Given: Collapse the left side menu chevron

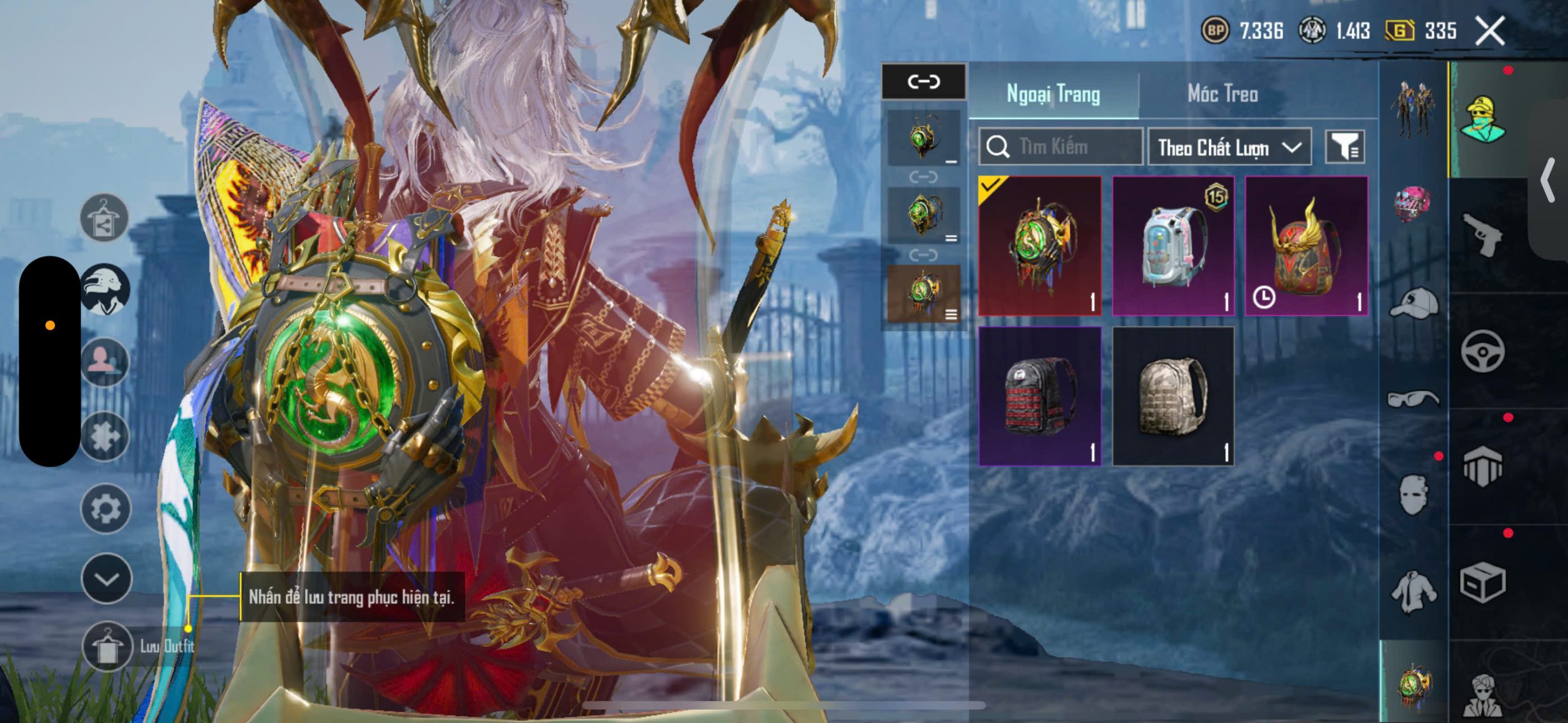Looking at the screenshot, I should pos(107,579).
